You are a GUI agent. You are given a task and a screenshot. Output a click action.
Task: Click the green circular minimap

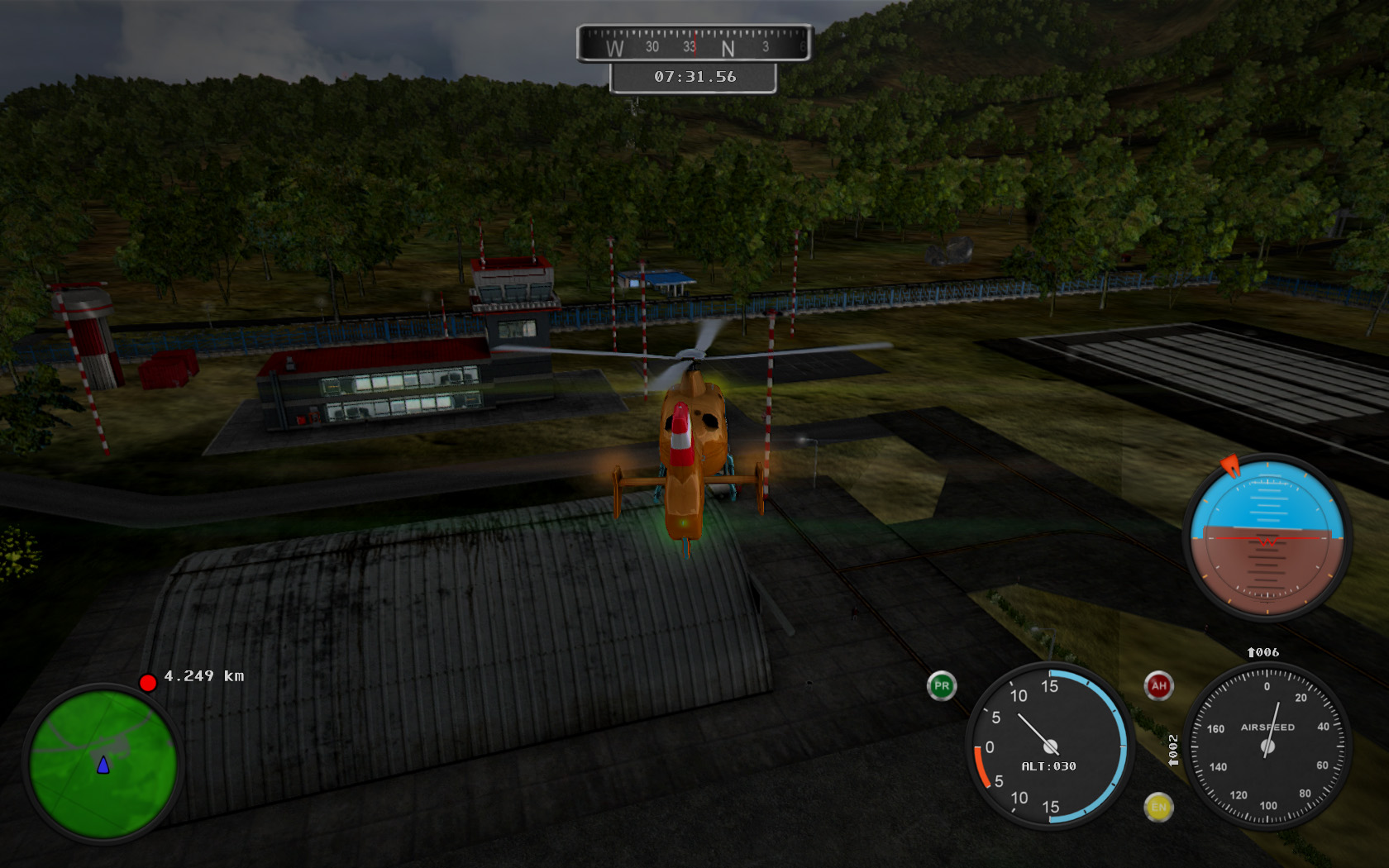[x=103, y=763]
